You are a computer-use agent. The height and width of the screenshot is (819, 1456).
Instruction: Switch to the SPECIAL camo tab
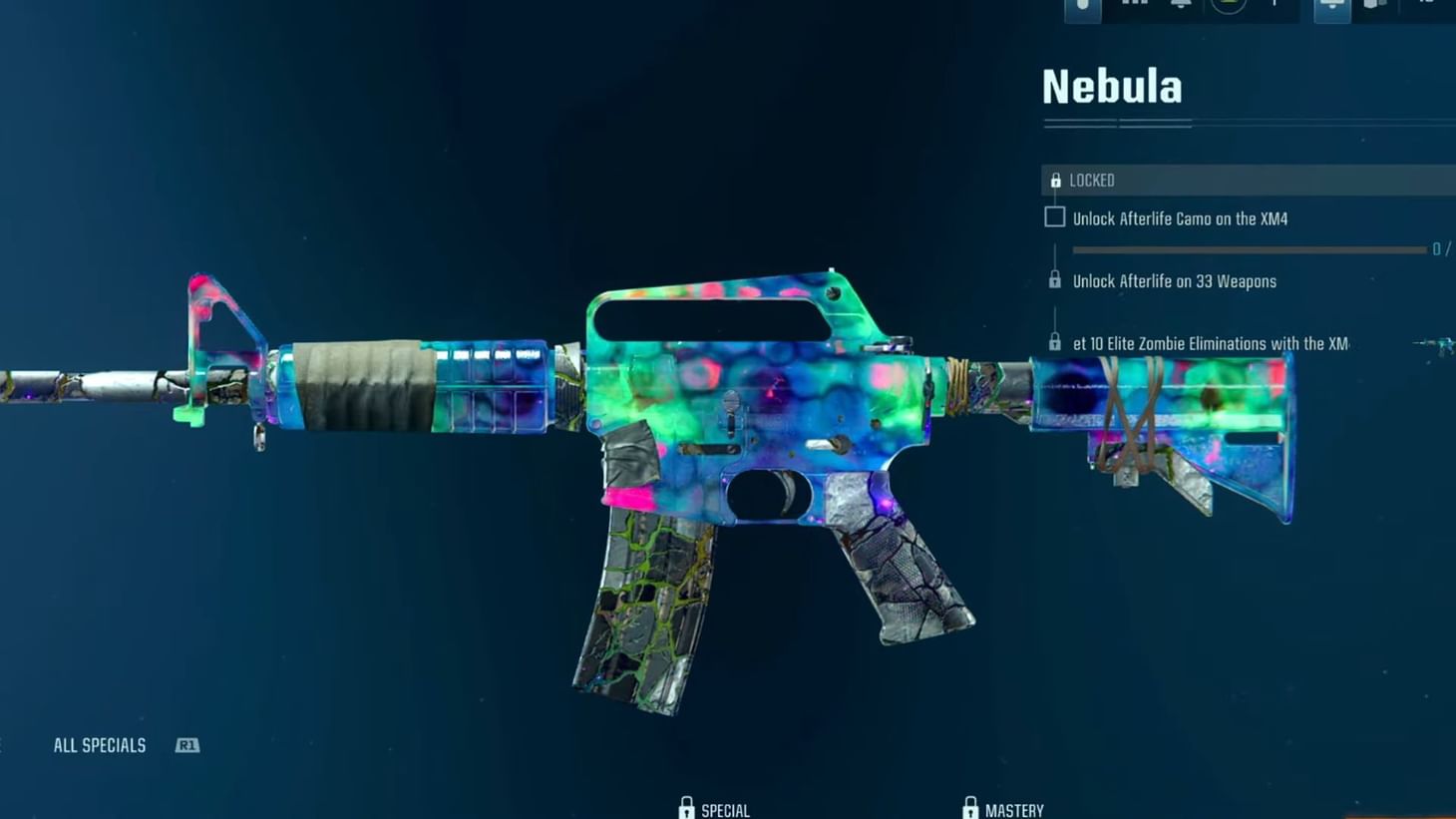[x=726, y=809]
